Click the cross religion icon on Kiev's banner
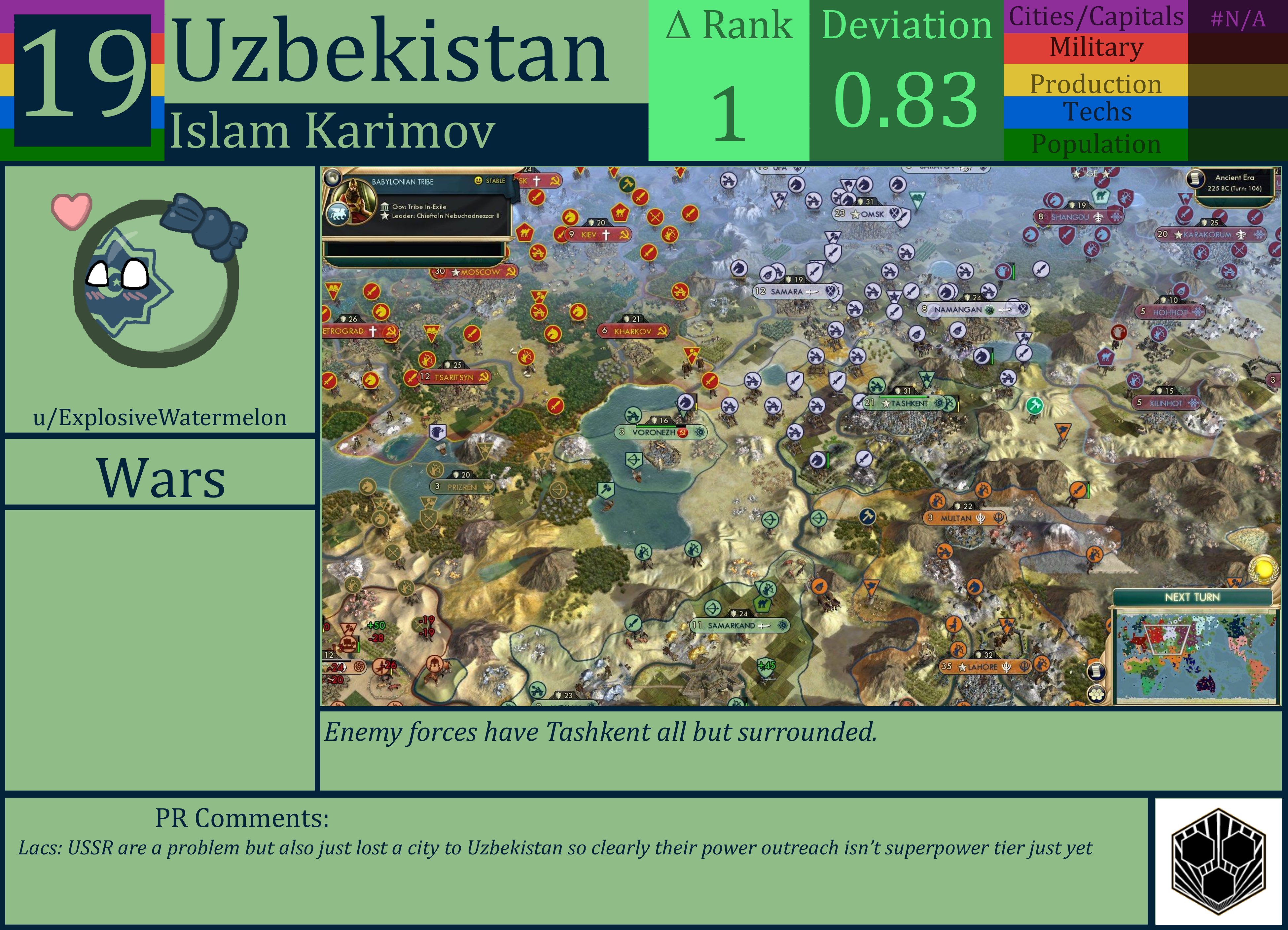The height and width of the screenshot is (930, 1288). [606, 234]
